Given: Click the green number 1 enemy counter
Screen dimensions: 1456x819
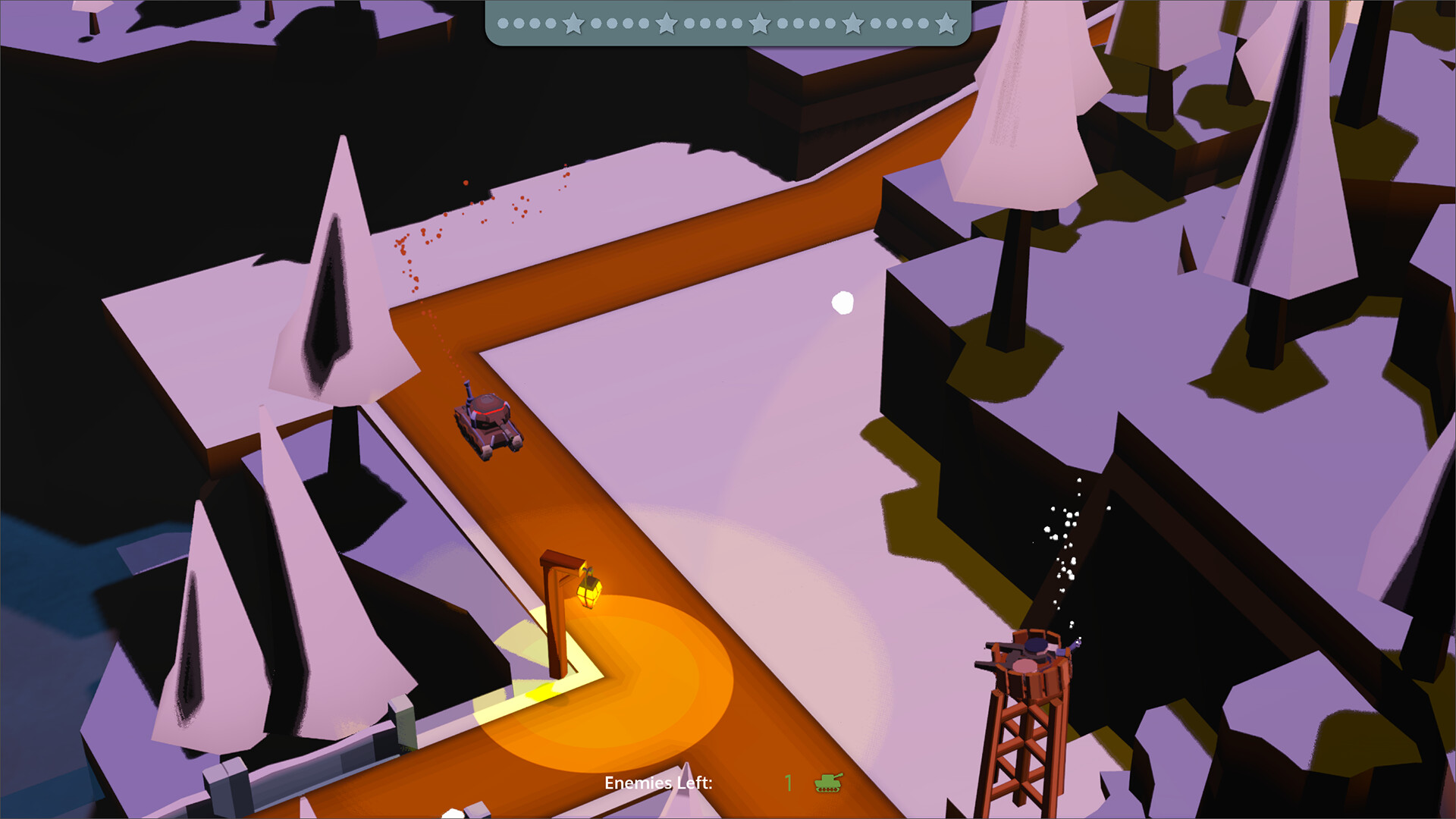Looking at the screenshot, I should (x=788, y=782).
